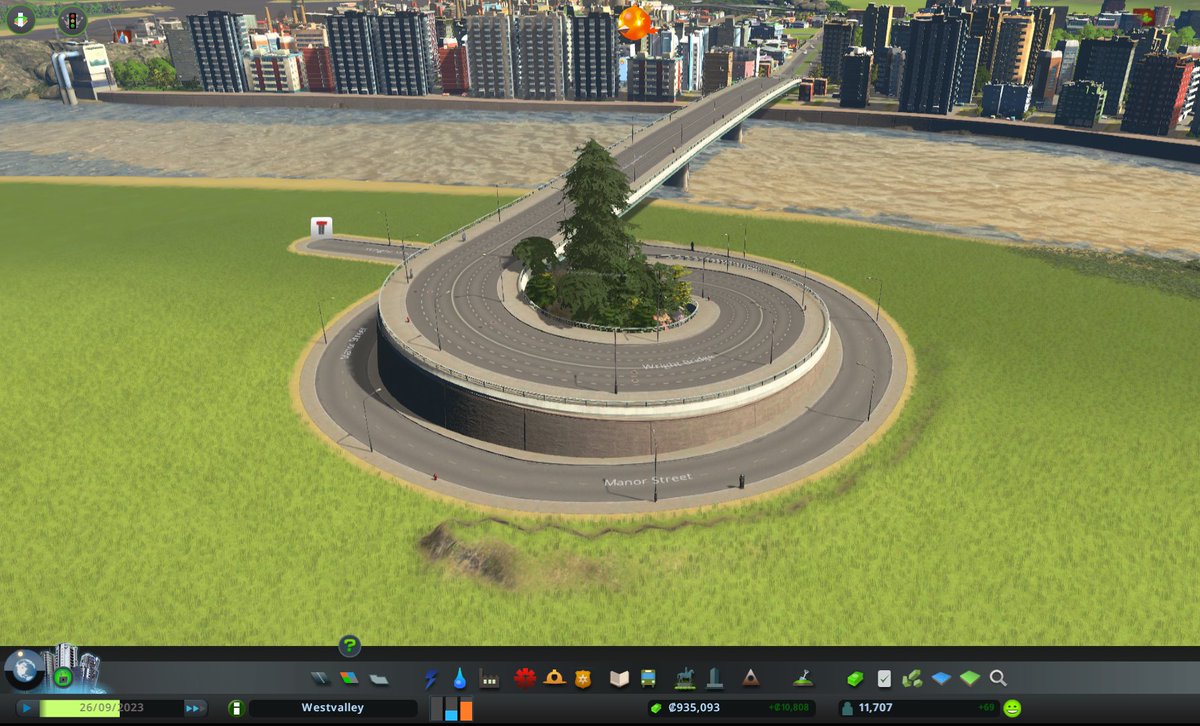Click the green download arrow info button
1200x726 pixels.
click(21, 18)
